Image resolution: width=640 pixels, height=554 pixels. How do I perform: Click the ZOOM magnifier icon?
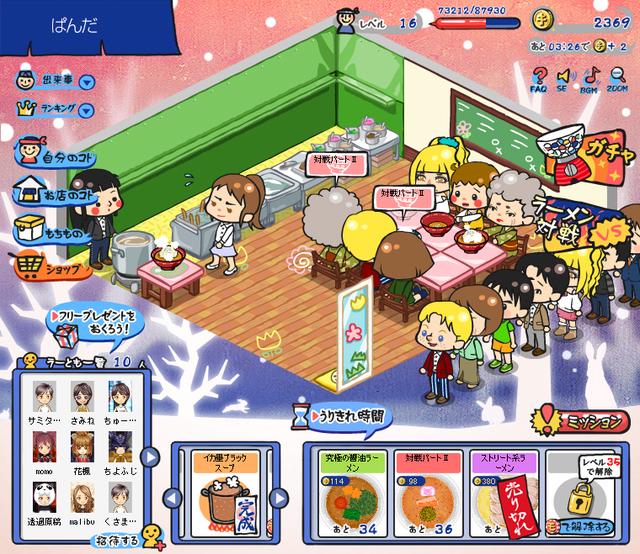618,76
